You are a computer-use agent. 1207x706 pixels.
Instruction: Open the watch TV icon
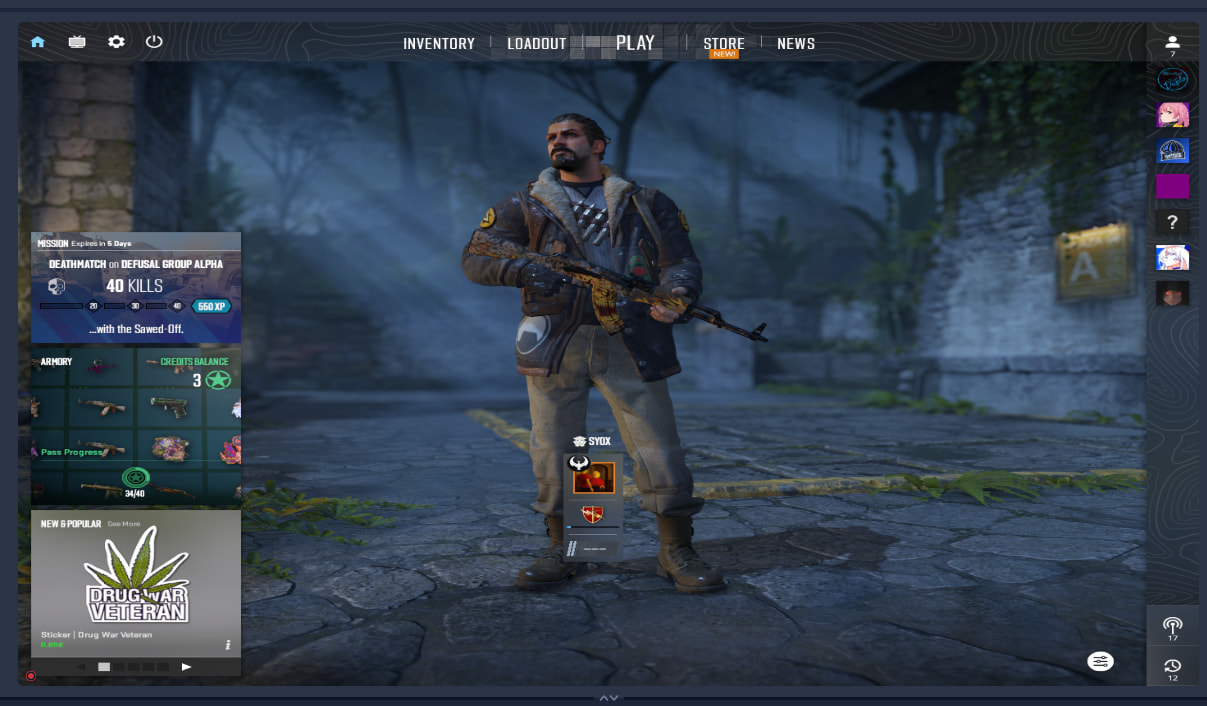pyautogui.click(x=77, y=42)
